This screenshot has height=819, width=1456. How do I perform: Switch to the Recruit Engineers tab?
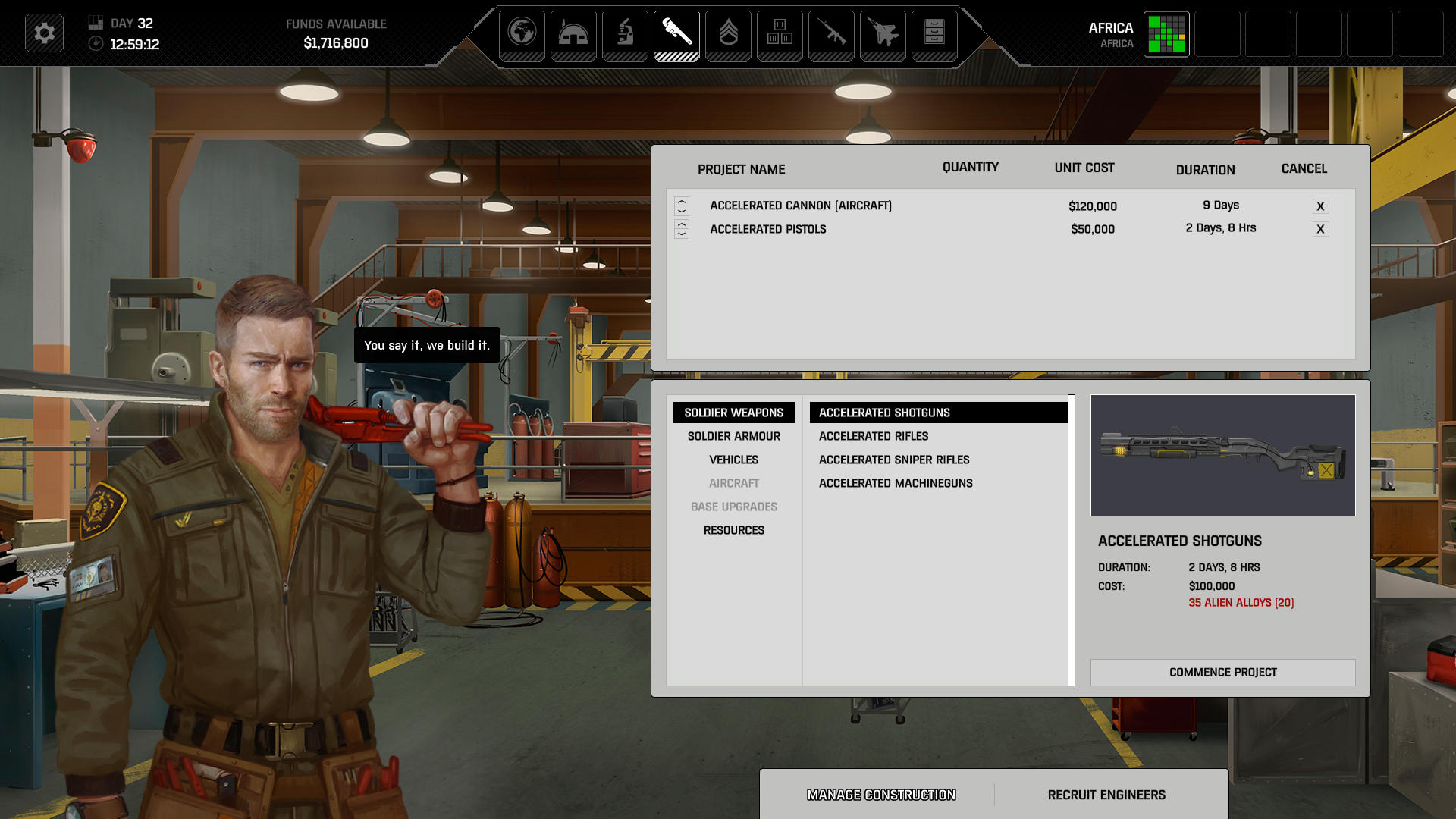point(1106,795)
